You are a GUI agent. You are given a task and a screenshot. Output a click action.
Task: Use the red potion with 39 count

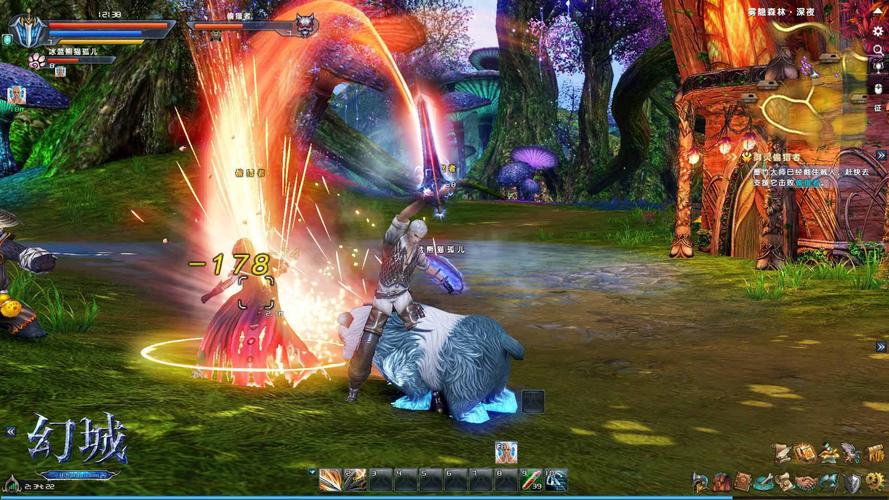click(x=531, y=480)
